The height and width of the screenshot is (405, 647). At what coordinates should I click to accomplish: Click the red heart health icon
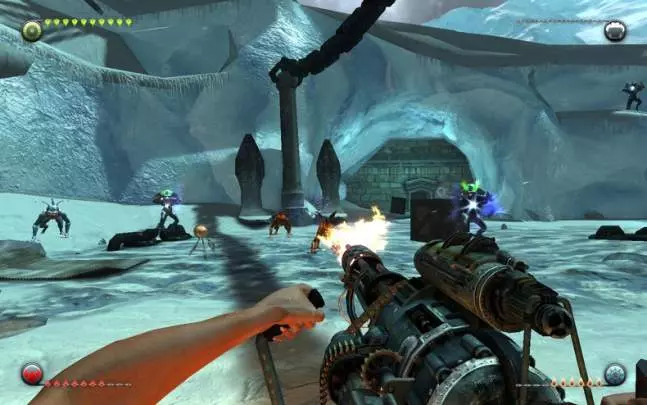pyautogui.click(x=31, y=375)
